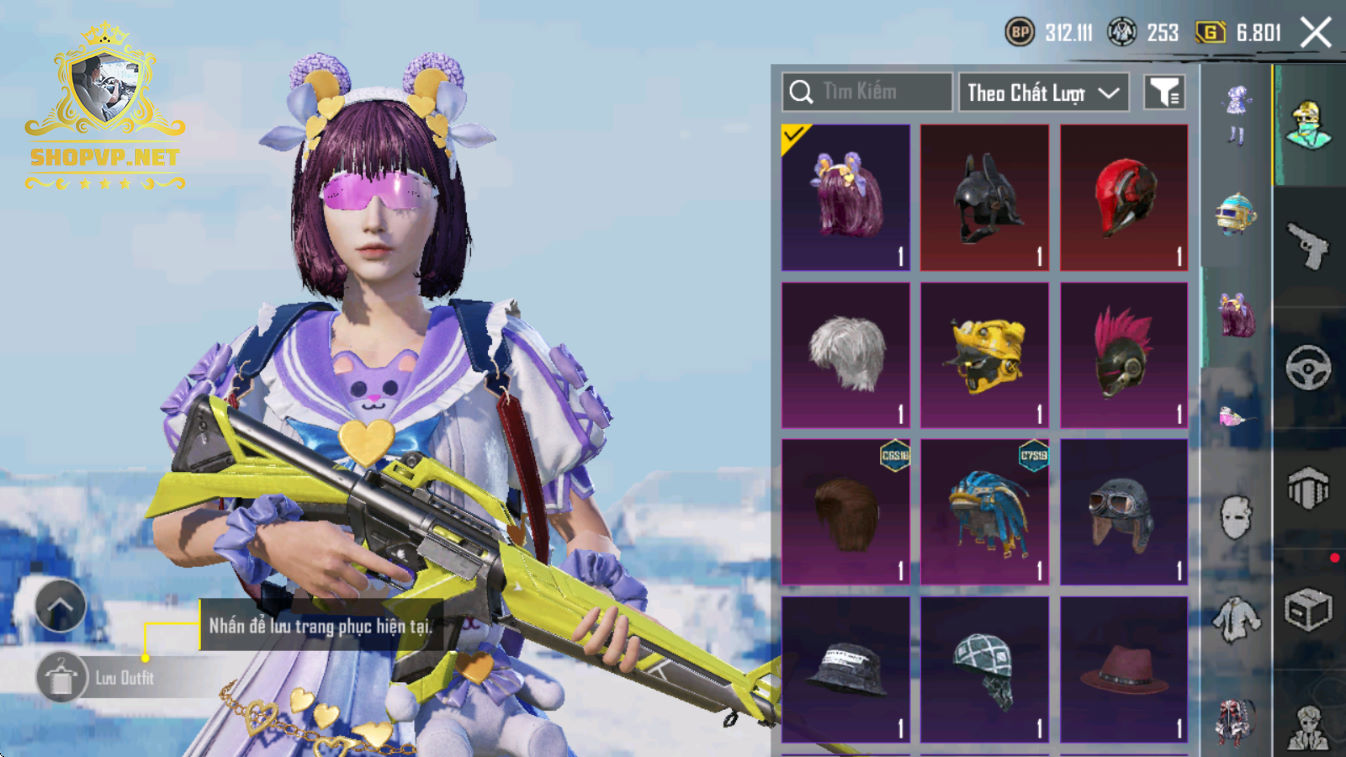This screenshot has height=757, width=1346.
Task: Close the inventory with the X button
Action: pyautogui.click(x=1315, y=33)
